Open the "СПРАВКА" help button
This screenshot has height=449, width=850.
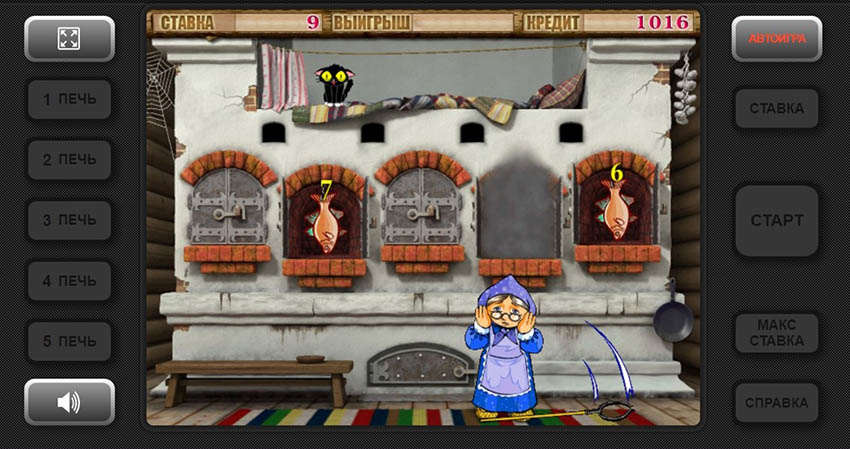777,403
